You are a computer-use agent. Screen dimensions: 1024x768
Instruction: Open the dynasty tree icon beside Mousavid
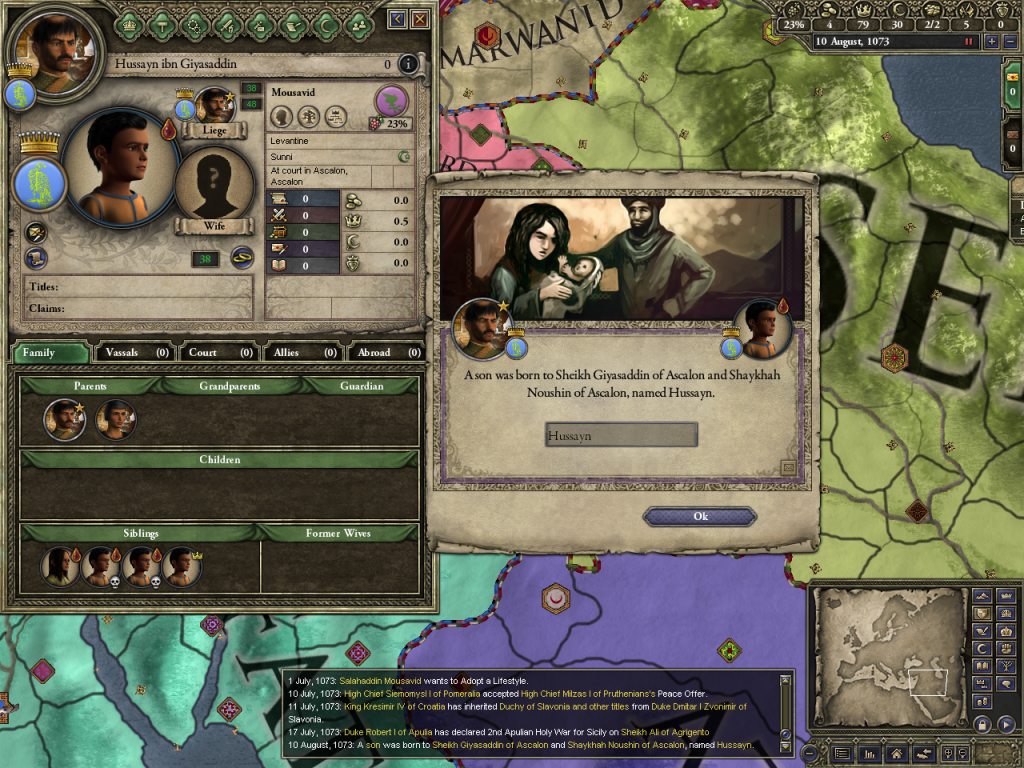(391, 101)
